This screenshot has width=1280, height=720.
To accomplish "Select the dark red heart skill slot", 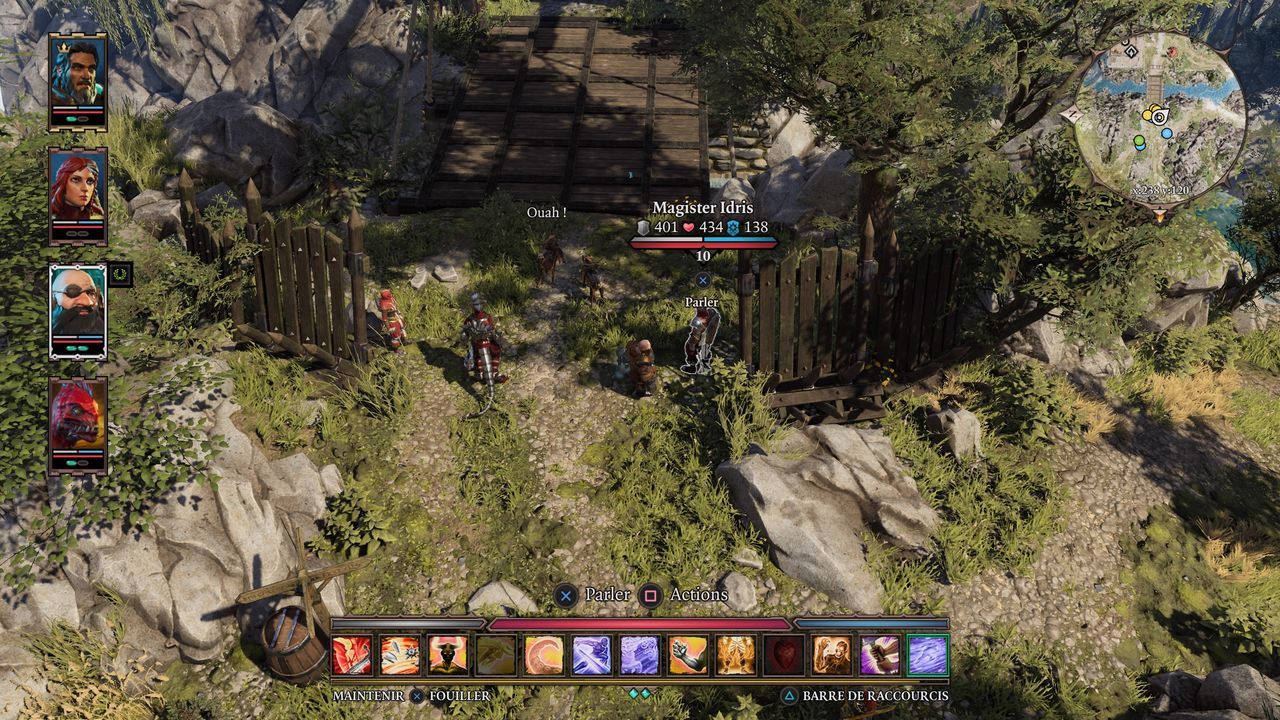I will pos(784,655).
